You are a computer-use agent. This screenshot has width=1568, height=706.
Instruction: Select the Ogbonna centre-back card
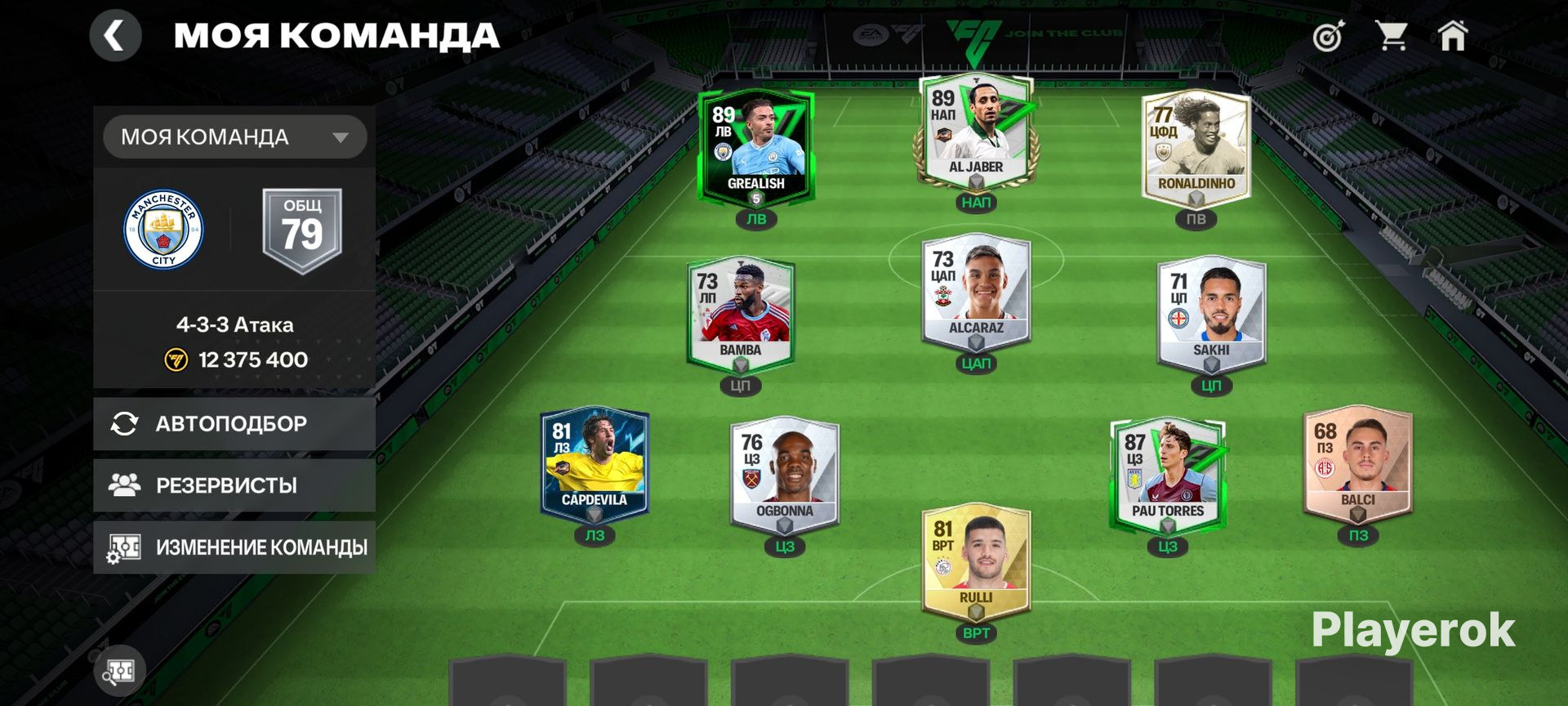coord(784,474)
